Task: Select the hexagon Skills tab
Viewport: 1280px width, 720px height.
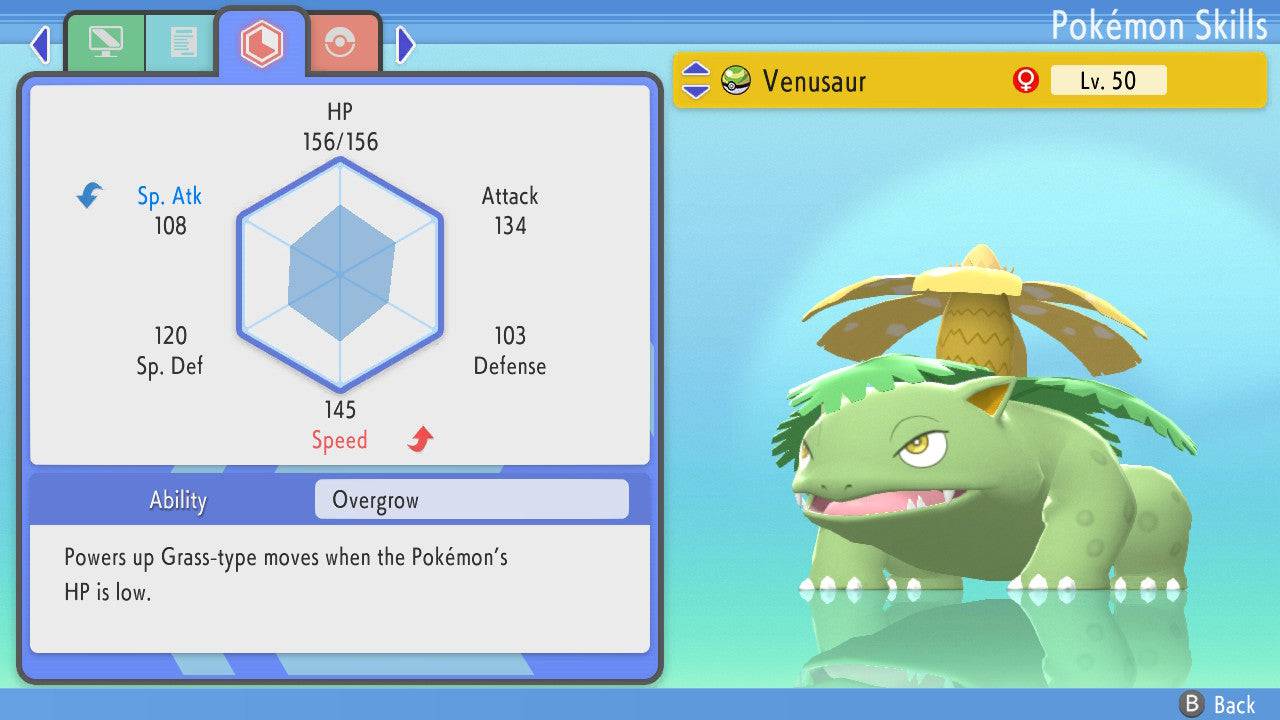Action: pyautogui.click(x=261, y=43)
